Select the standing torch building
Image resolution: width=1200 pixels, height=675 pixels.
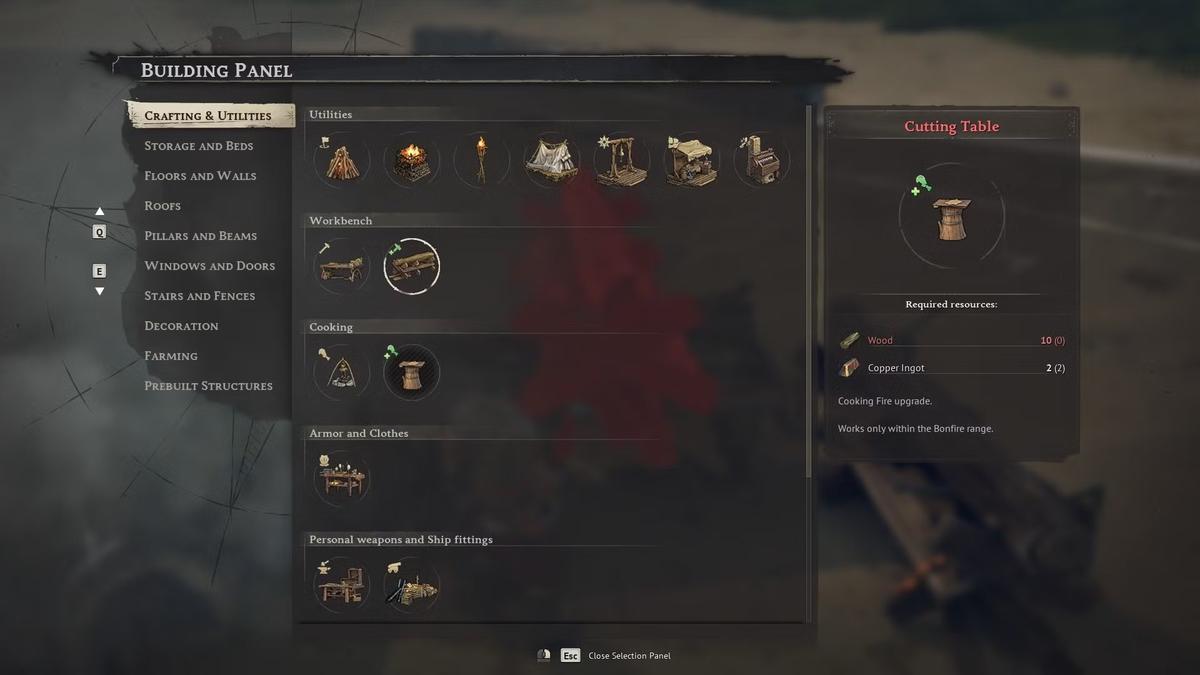[481, 160]
